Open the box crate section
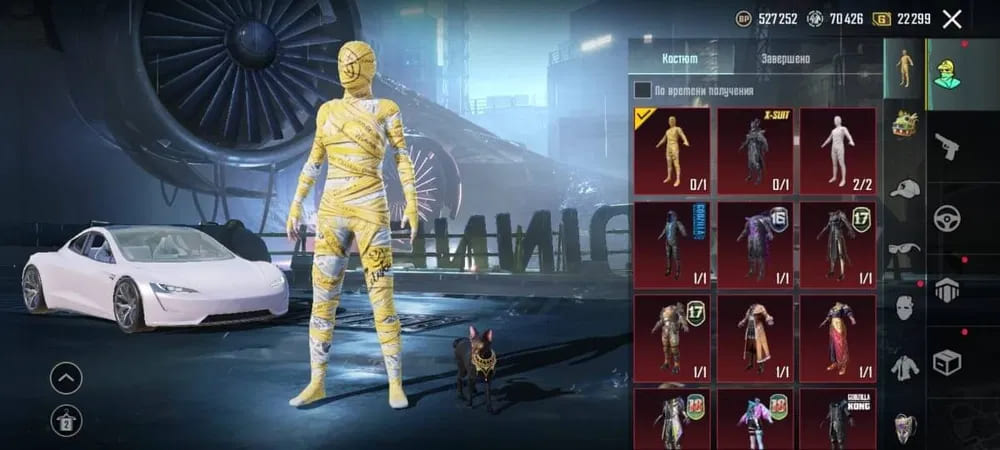Image resolution: width=1000 pixels, height=450 pixels. (946, 360)
